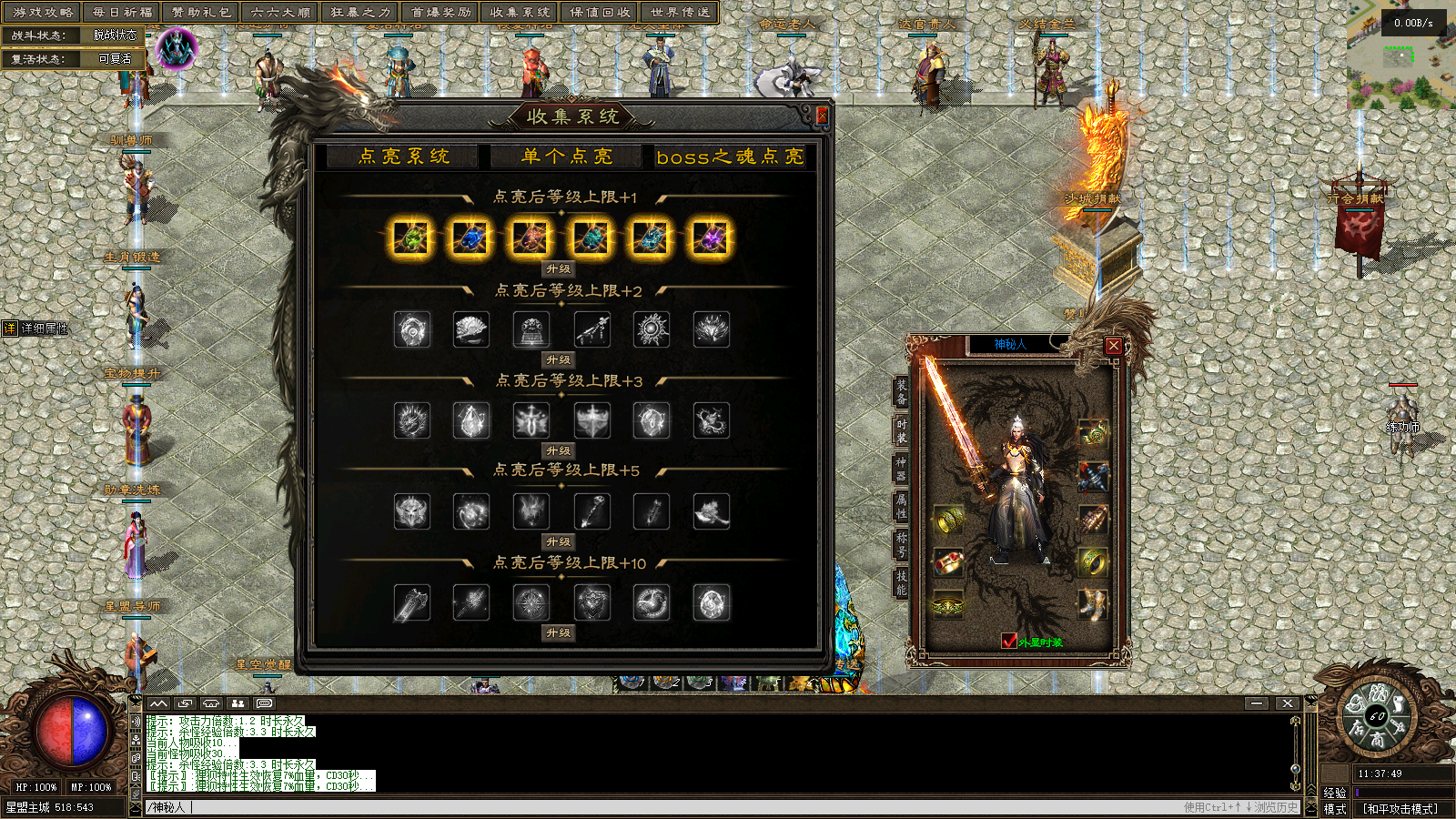
Task: Switch to the boss之魂点亮 tab
Action: 730,157
